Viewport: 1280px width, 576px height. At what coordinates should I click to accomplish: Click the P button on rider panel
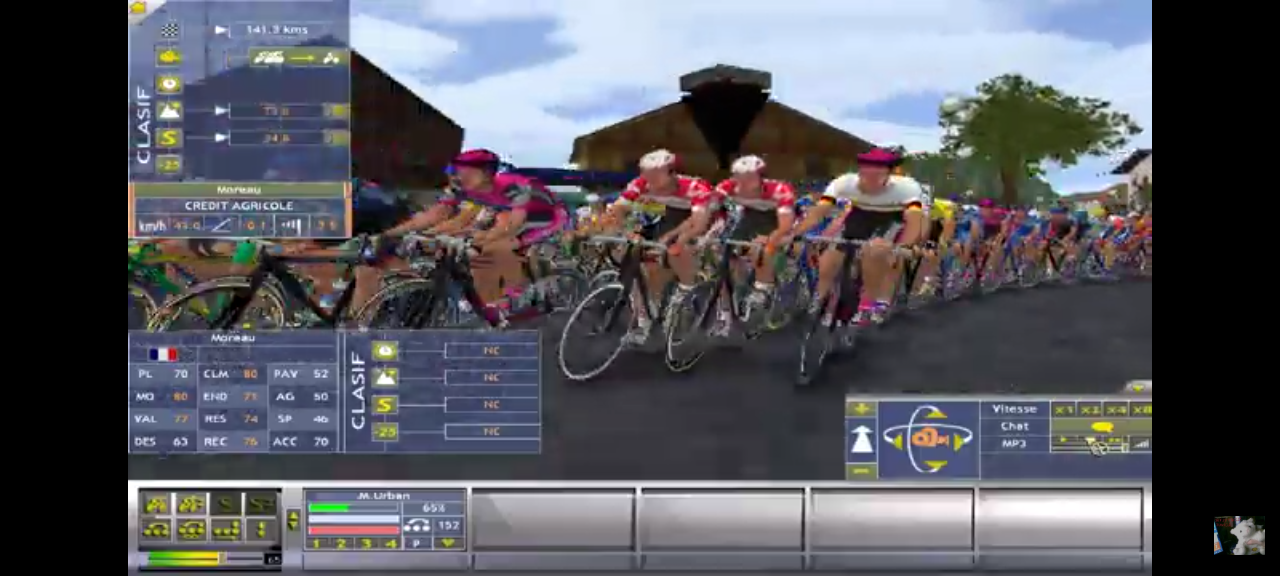(x=417, y=543)
